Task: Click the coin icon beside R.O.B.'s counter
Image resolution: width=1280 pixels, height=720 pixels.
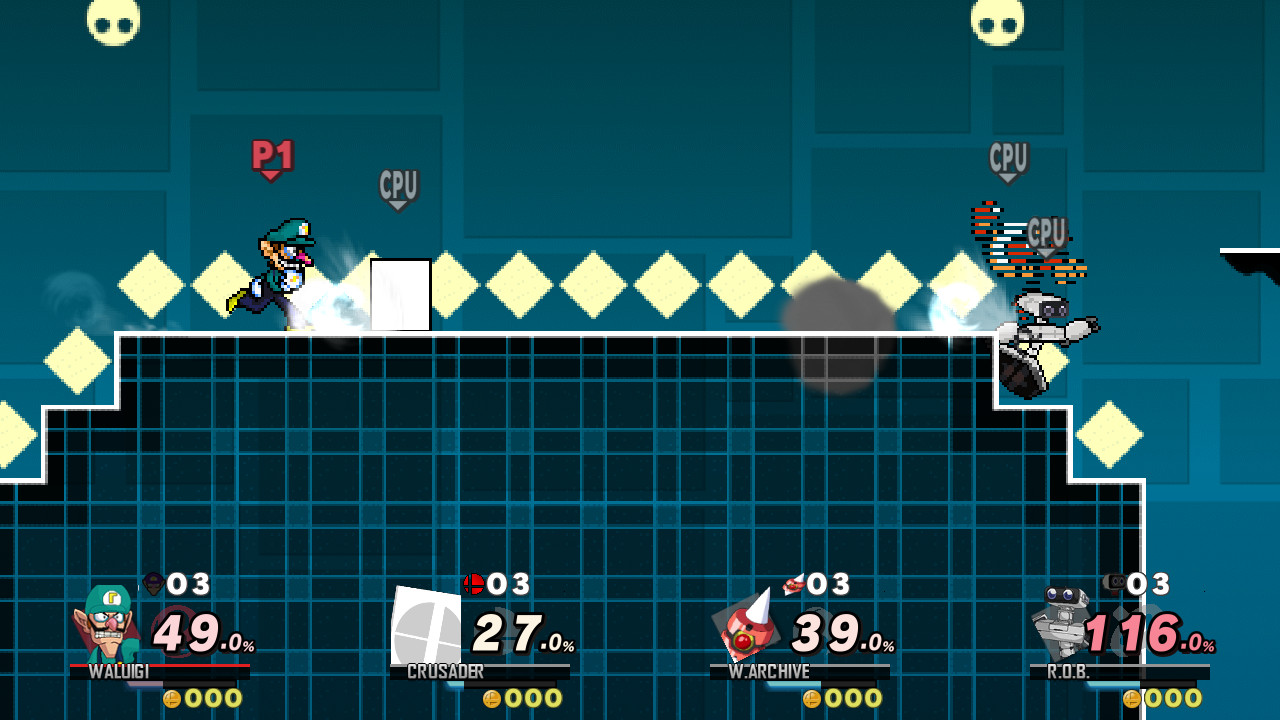Action: tap(1130, 699)
